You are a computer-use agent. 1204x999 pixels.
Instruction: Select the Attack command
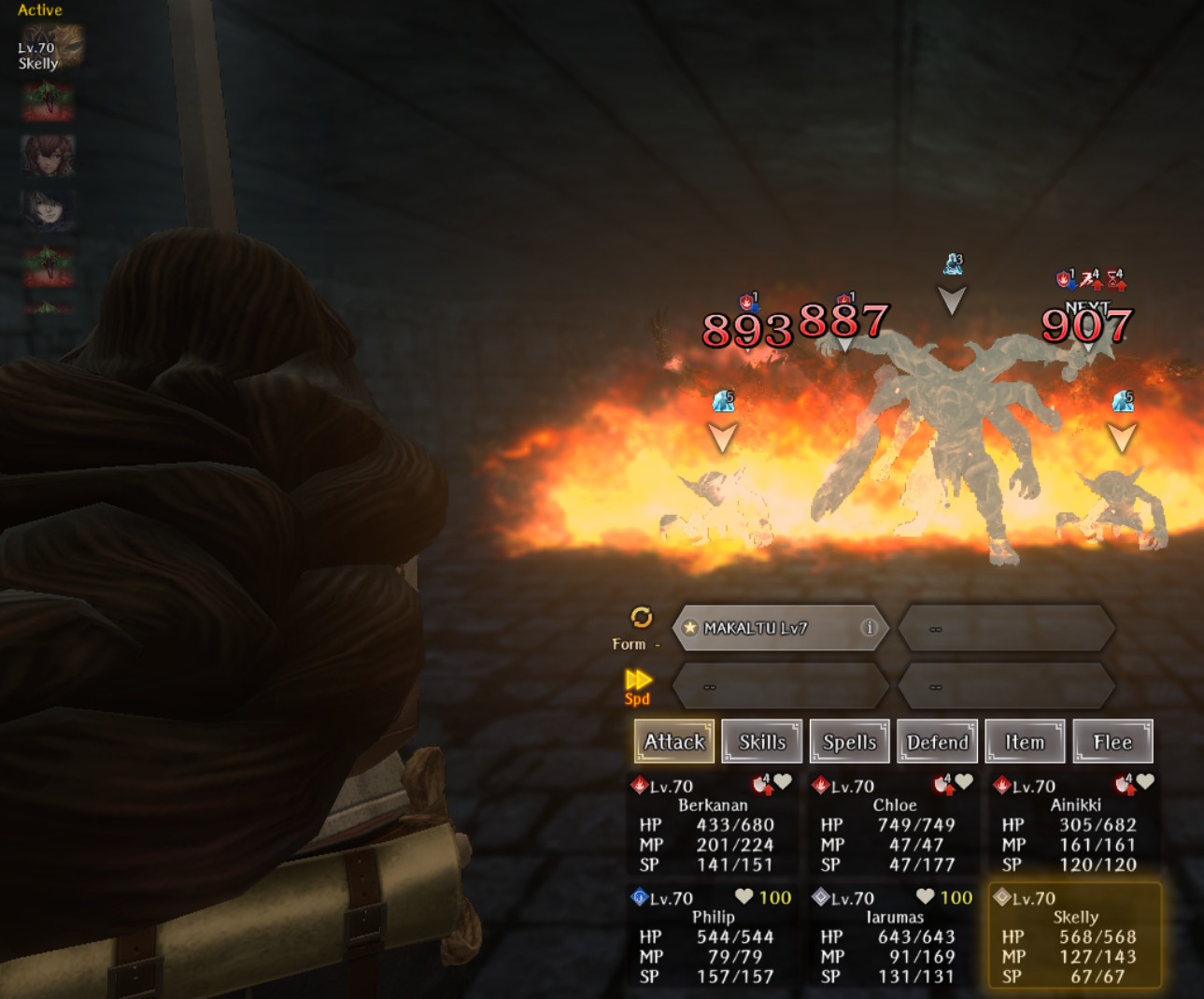(674, 742)
